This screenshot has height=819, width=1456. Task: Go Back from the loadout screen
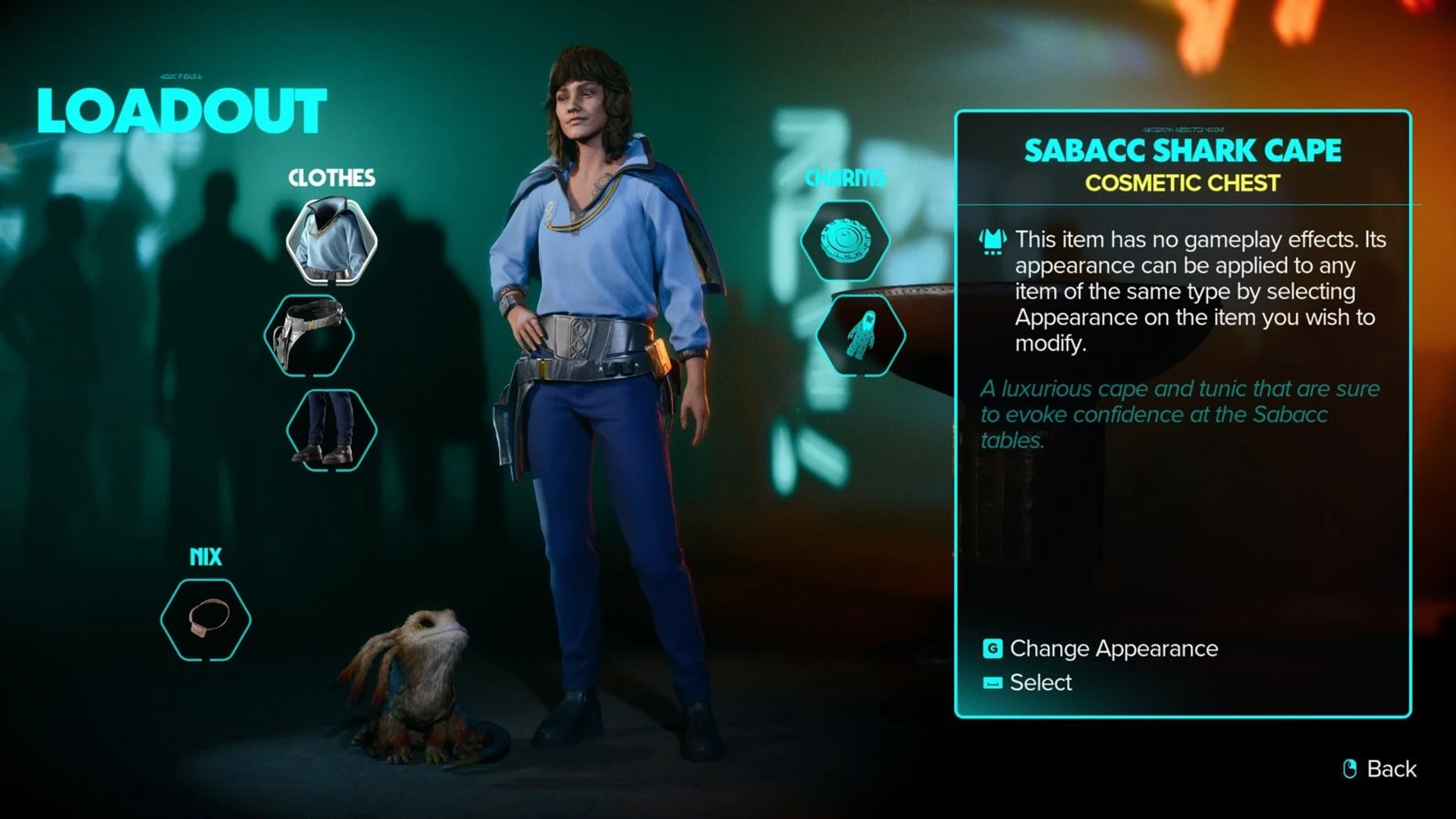[1390, 769]
